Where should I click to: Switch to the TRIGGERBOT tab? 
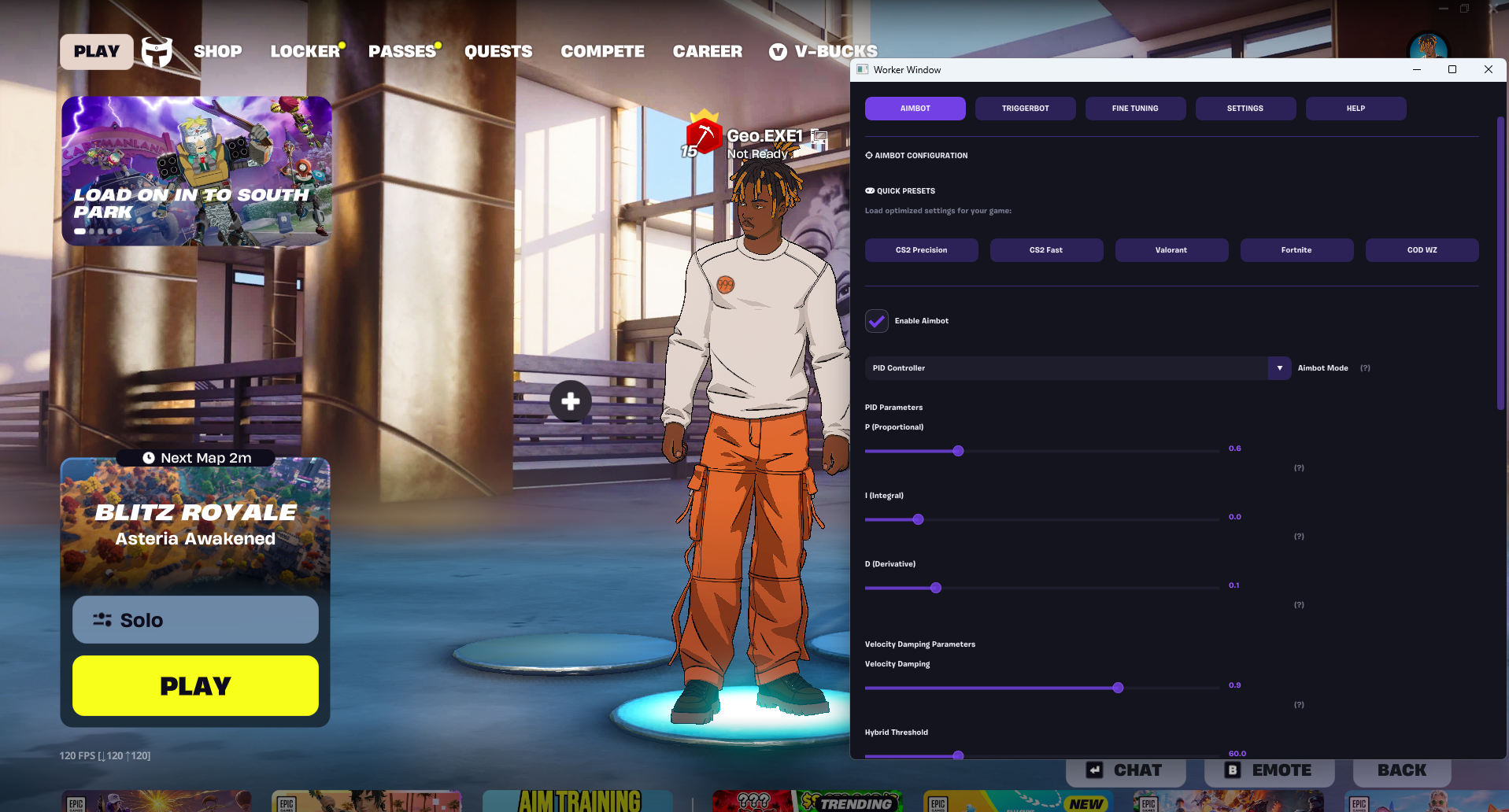tap(1025, 109)
